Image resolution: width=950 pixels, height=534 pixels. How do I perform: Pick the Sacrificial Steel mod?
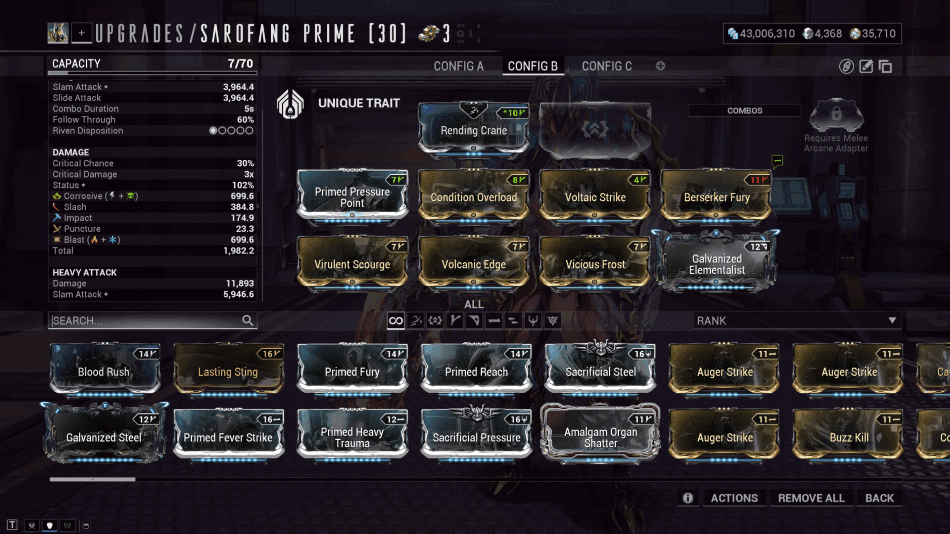coord(600,370)
